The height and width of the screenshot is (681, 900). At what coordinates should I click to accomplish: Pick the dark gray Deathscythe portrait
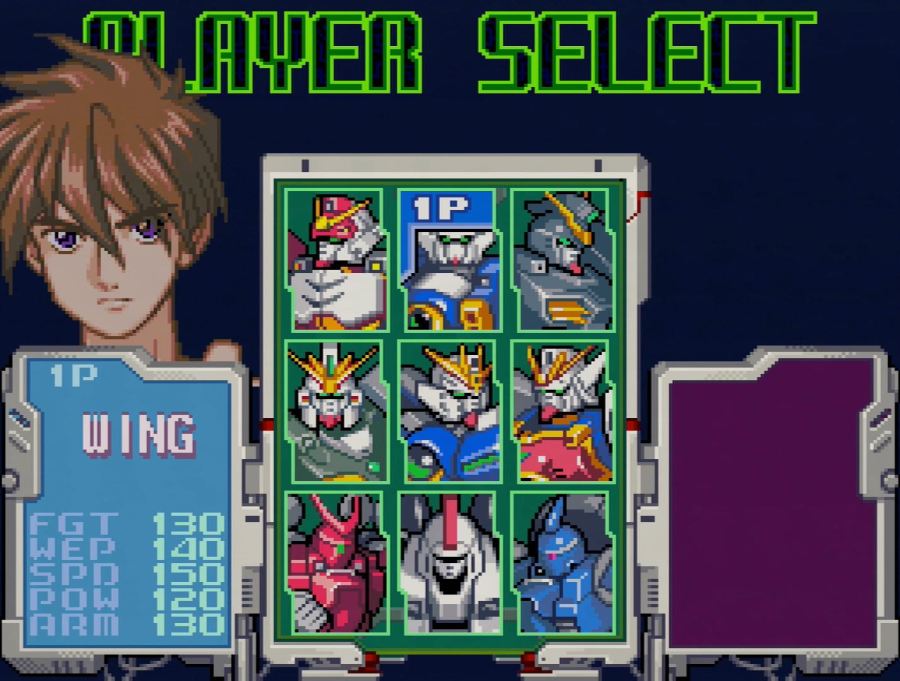(561, 260)
